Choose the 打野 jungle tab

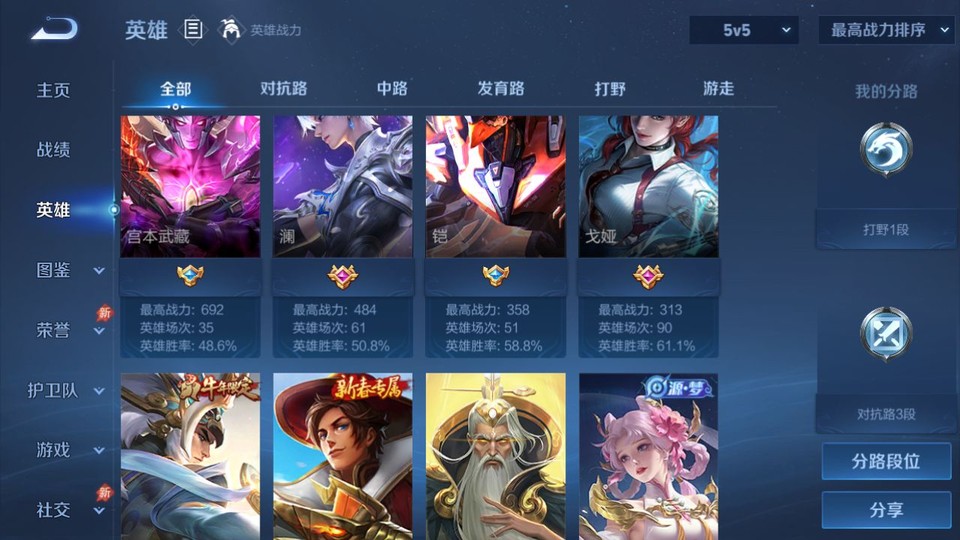[610, 89]
